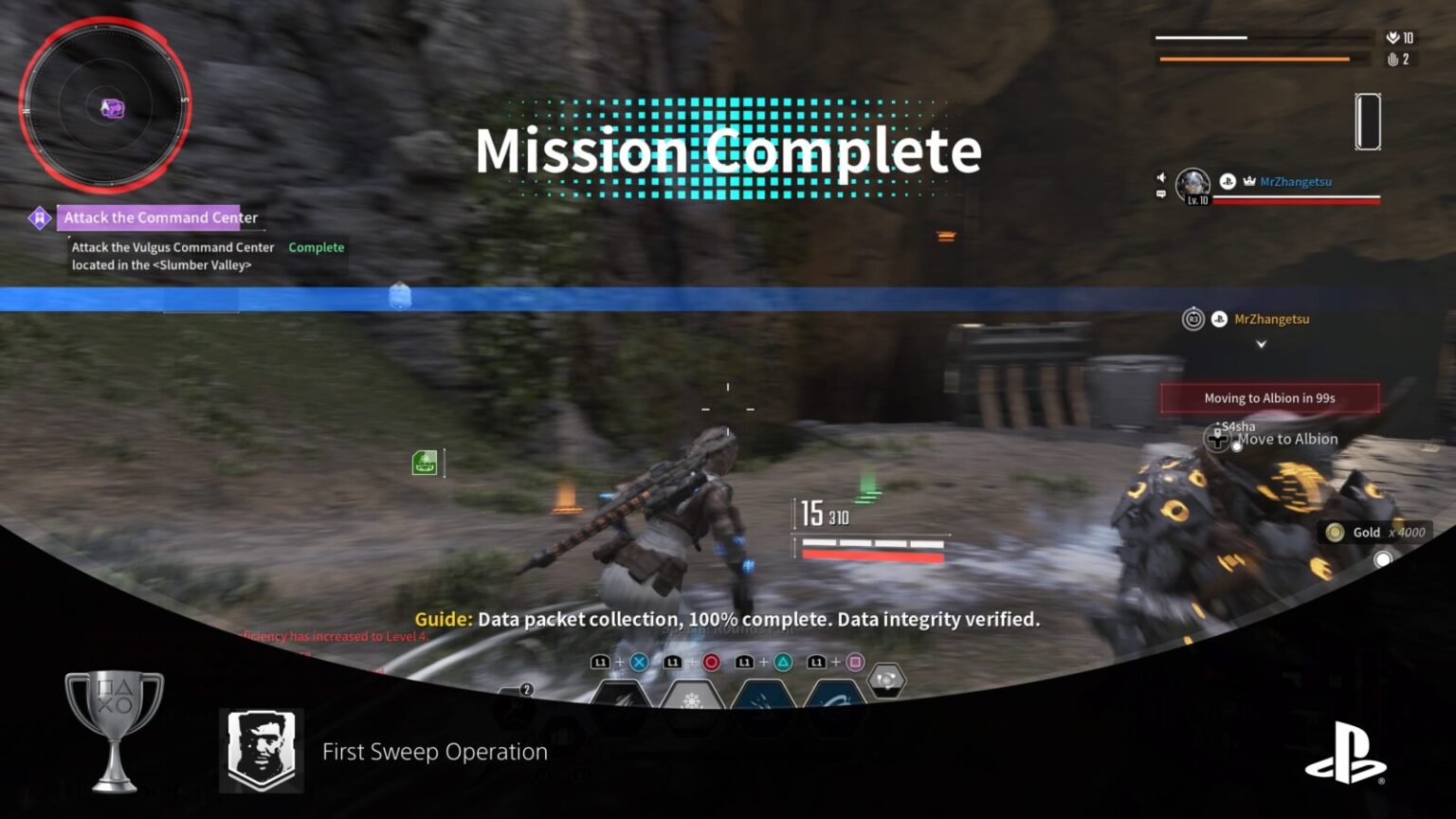Select the Attack the Command Center mission title
1456x819 pixels.
[x=158, y=217]
